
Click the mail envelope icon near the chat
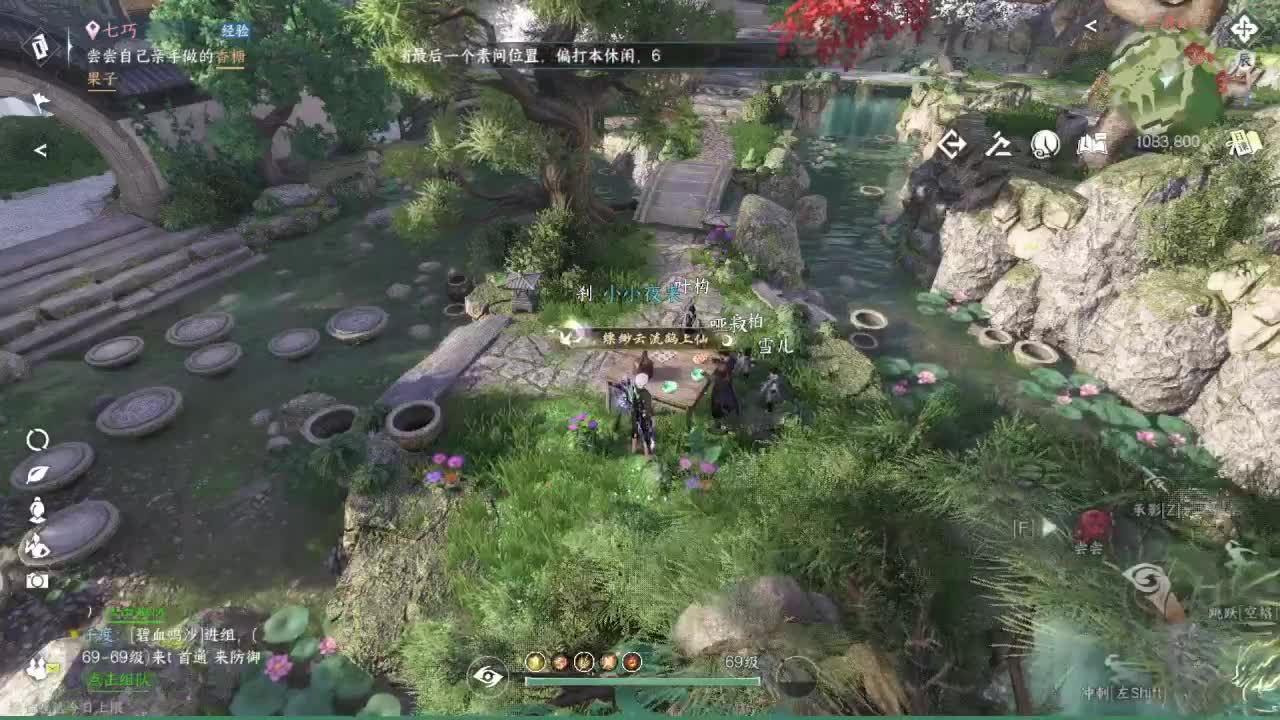[53, 668]
